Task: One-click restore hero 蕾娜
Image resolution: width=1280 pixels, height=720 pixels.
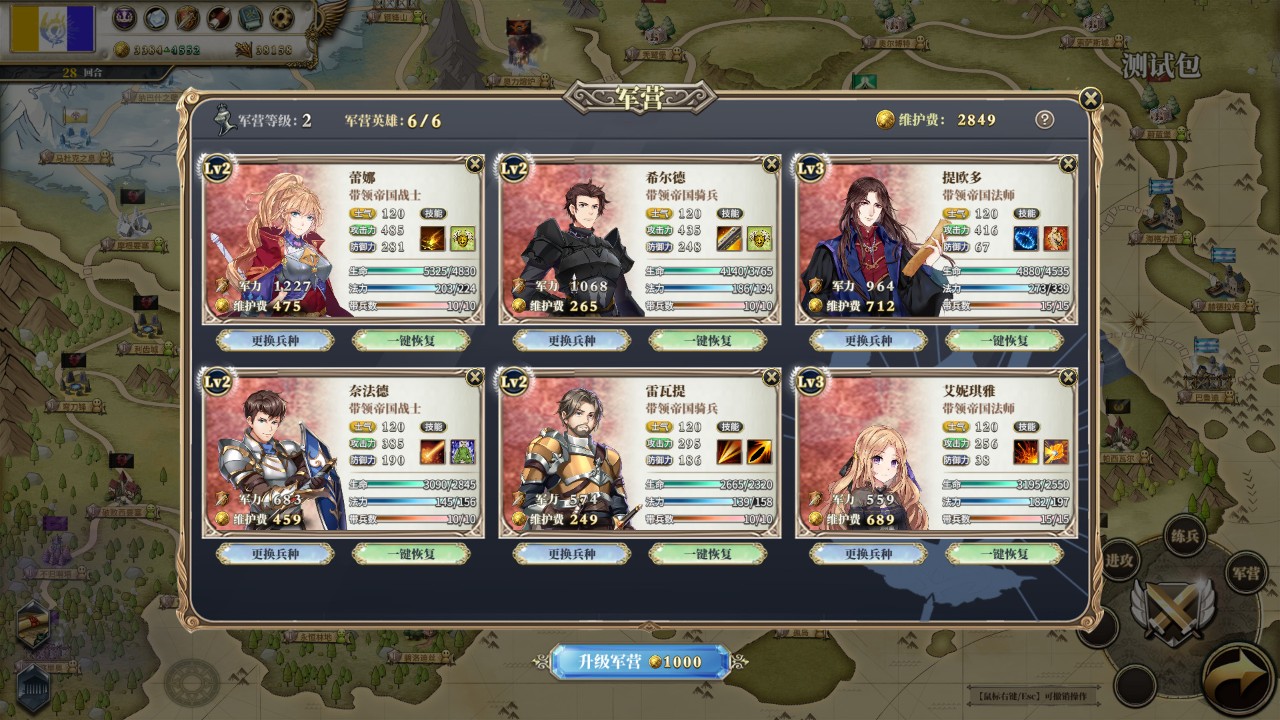Action: click(x=411, y=340)
